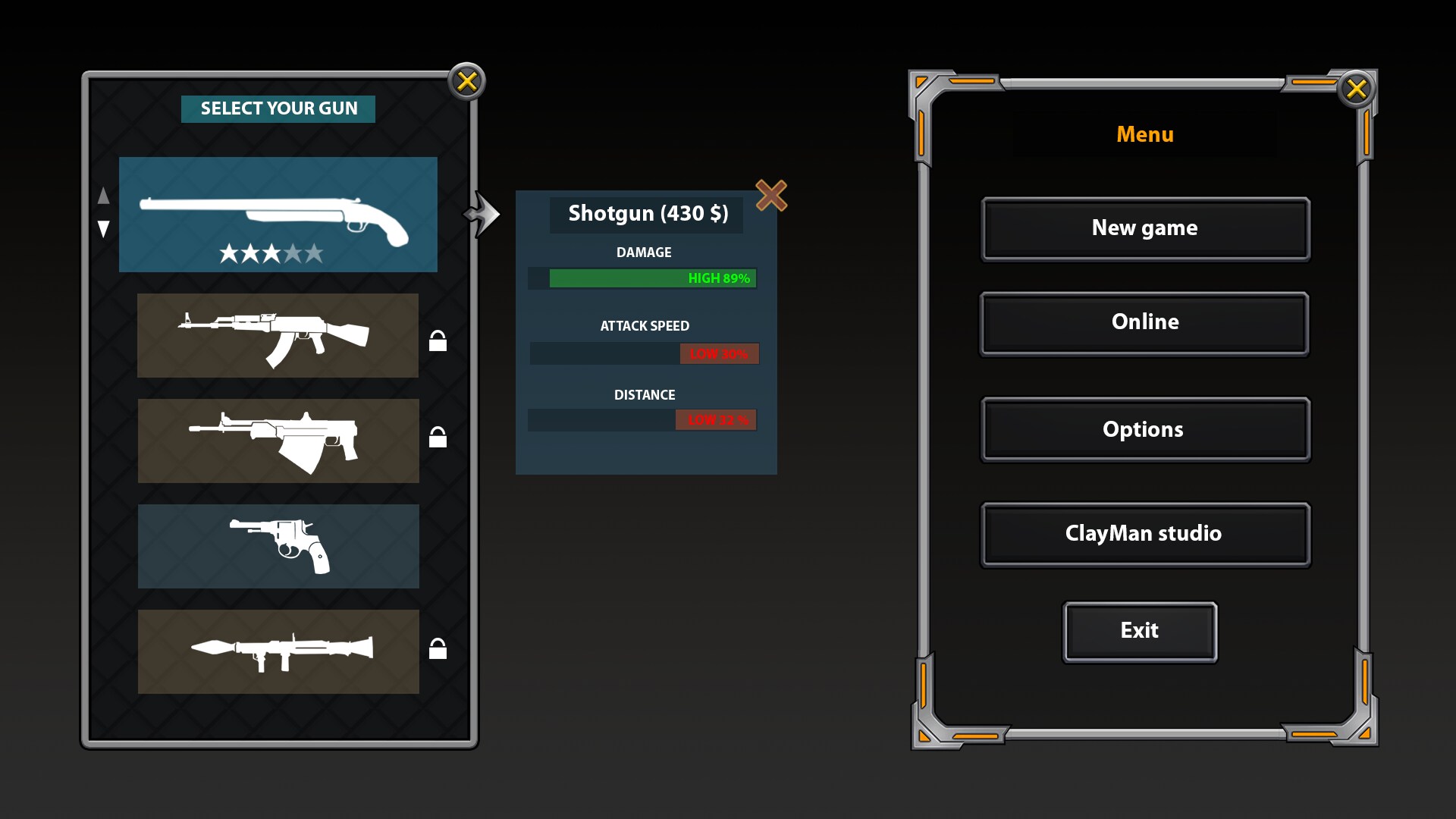The image size is (1456, 819).
Task: Select the shotgun weapon icon
Action: [x=278, y=215]
